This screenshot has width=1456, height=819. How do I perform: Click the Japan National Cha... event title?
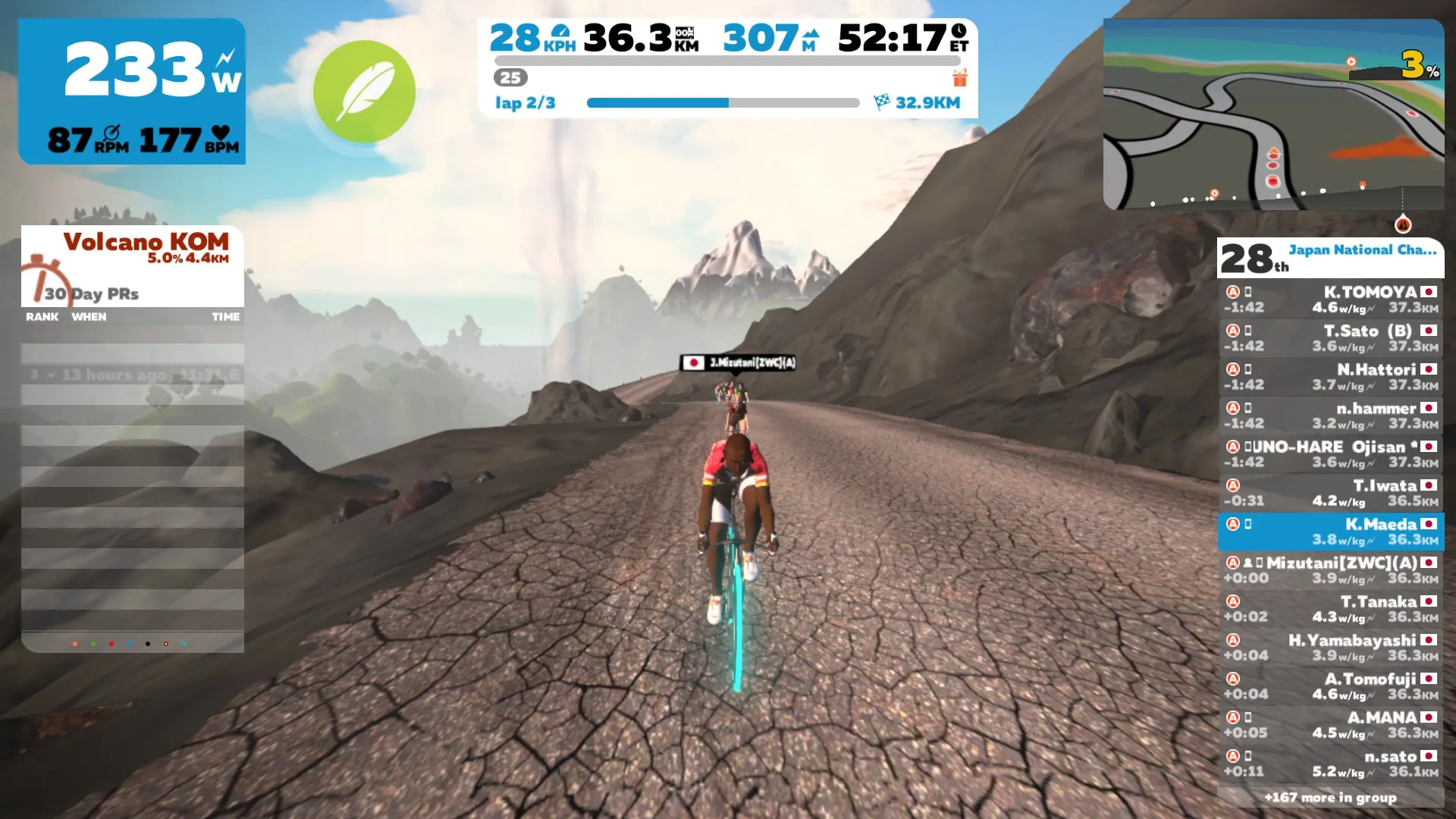coord(1362,250)
